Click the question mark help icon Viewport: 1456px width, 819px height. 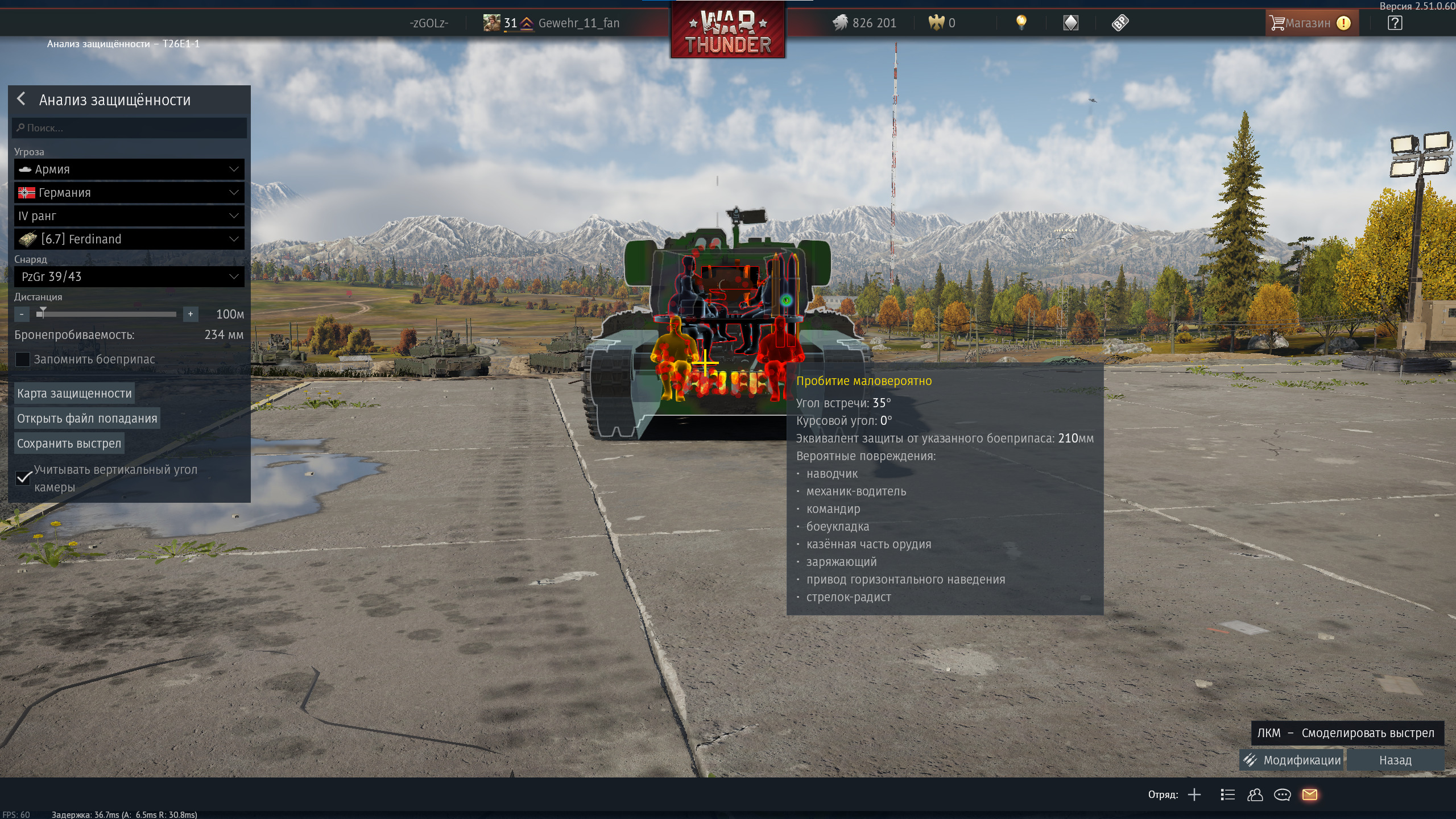pyautogui.click(x=1395, y=23)
